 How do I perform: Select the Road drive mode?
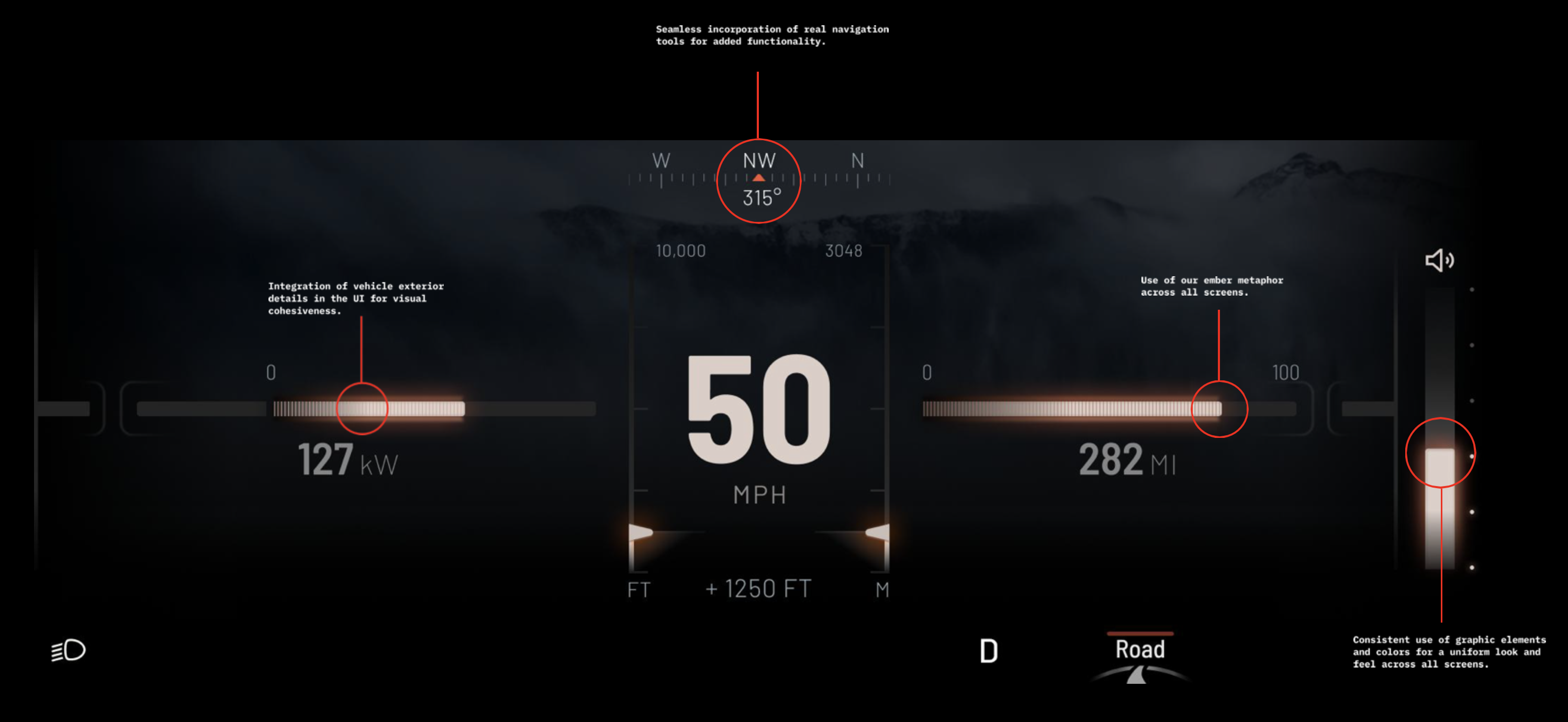pos(1139,650)
